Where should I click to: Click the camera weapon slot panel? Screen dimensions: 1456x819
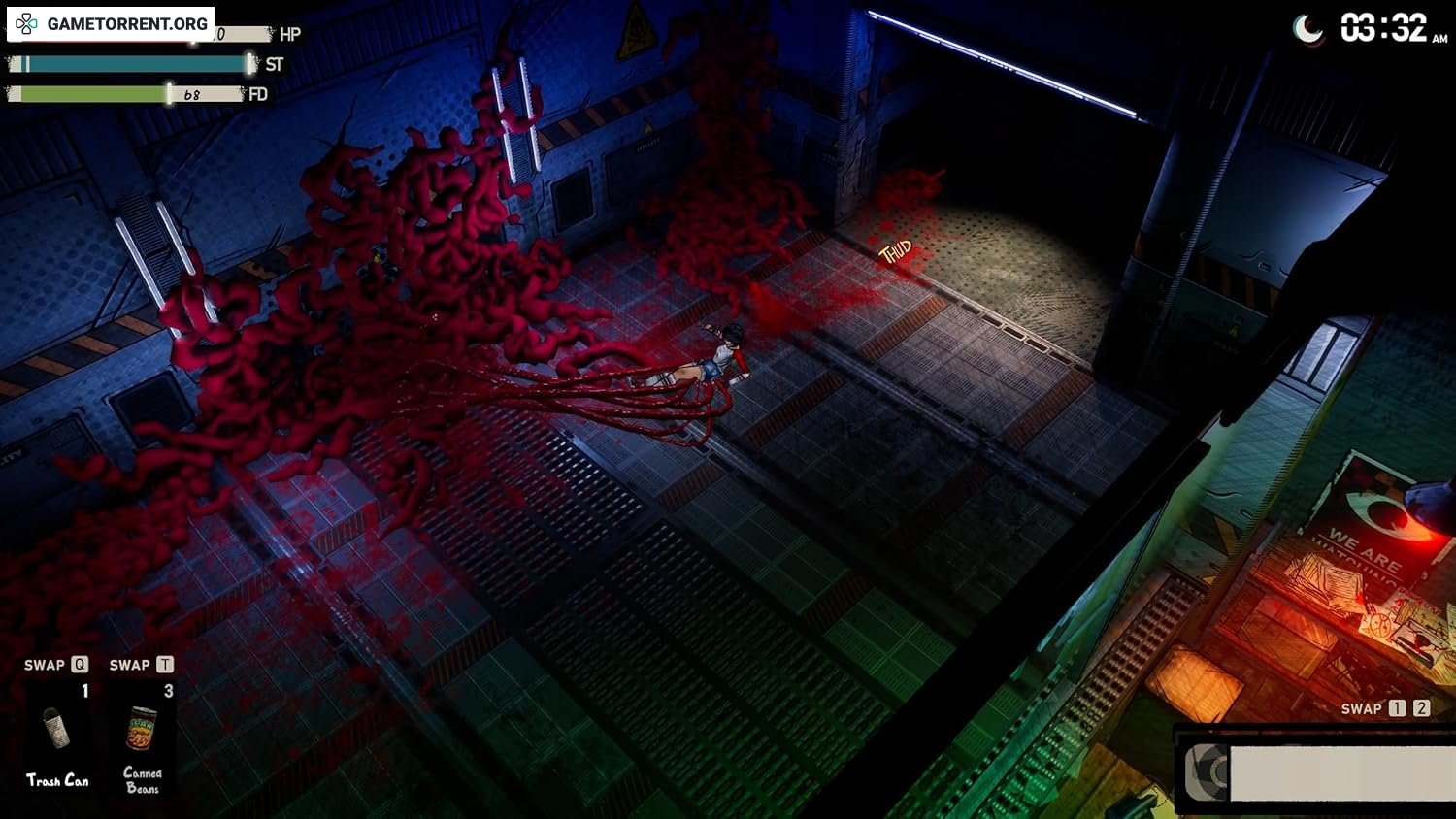click(x=1315, y=771)
